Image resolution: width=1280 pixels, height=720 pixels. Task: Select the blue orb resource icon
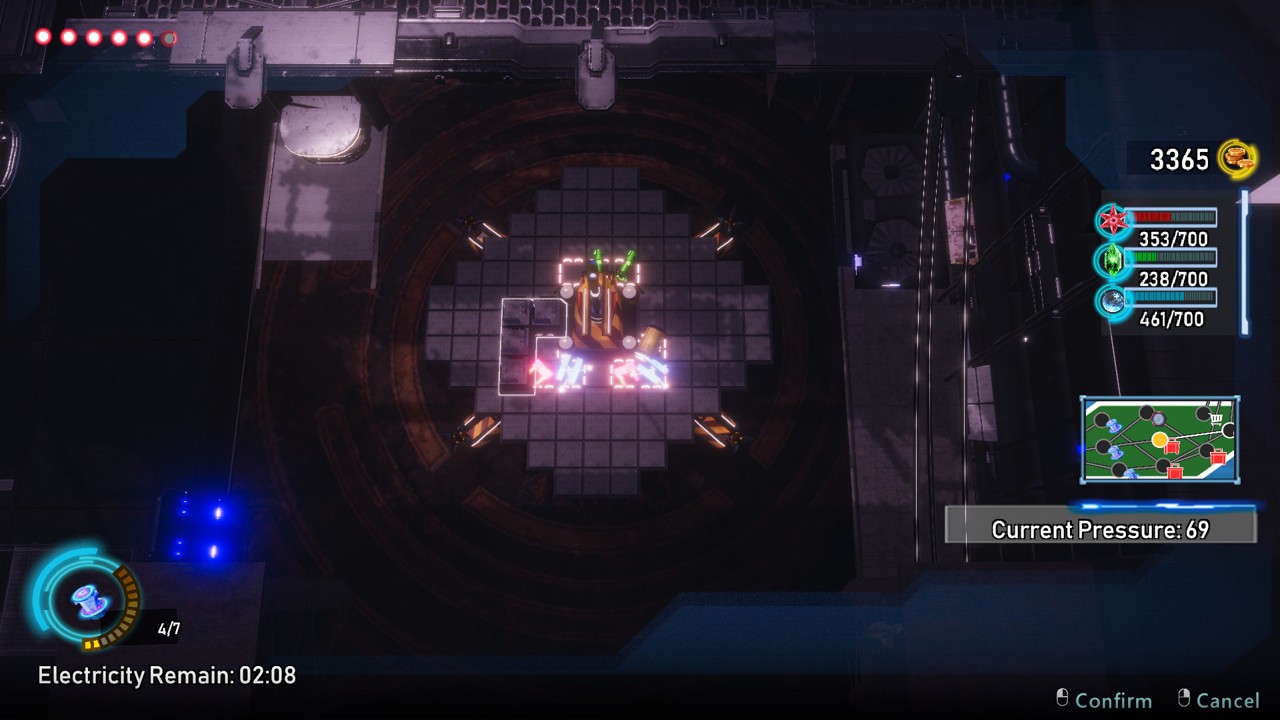tap(1111, 300)
